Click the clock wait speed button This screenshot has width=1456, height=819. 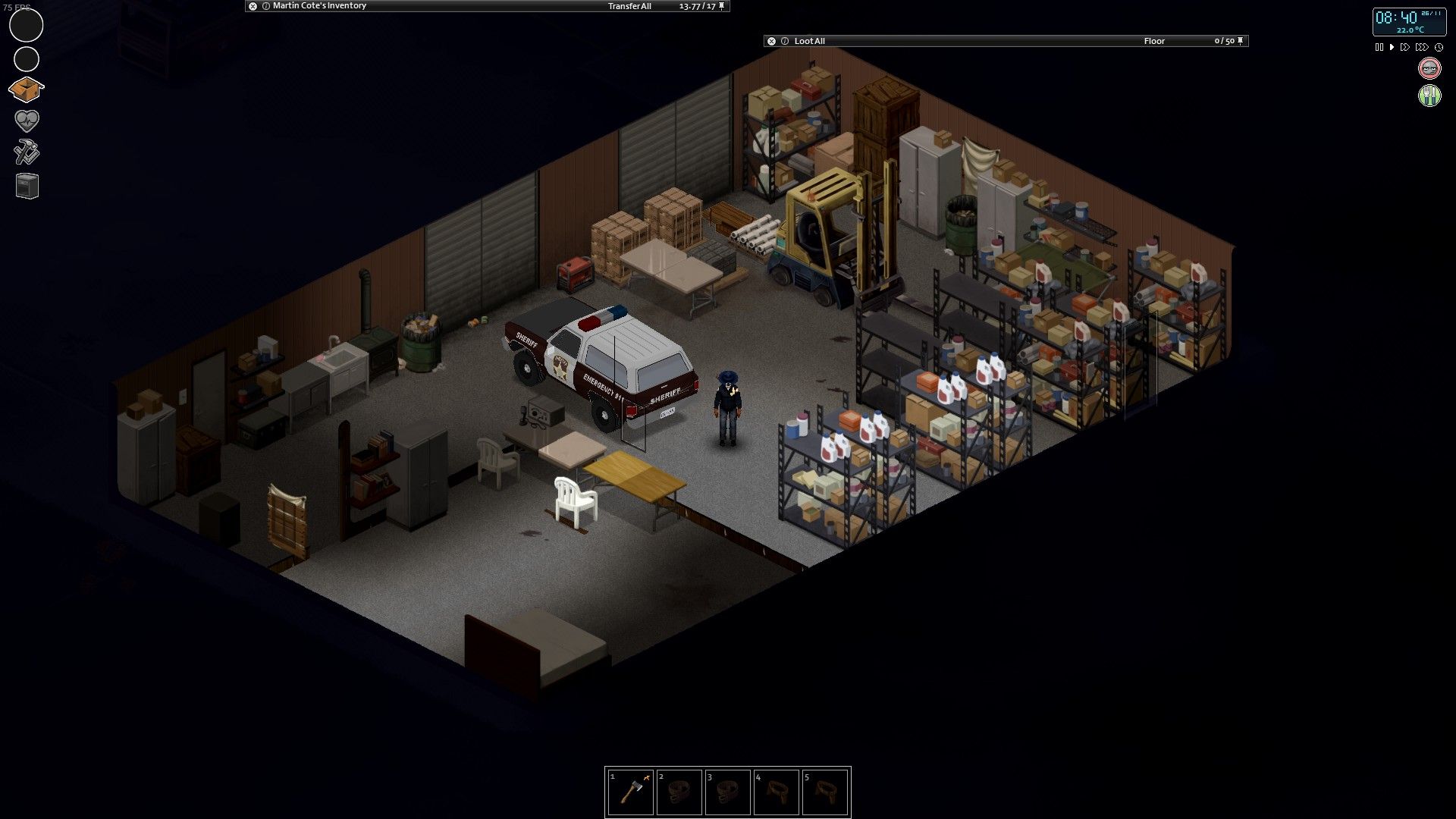1439,47
